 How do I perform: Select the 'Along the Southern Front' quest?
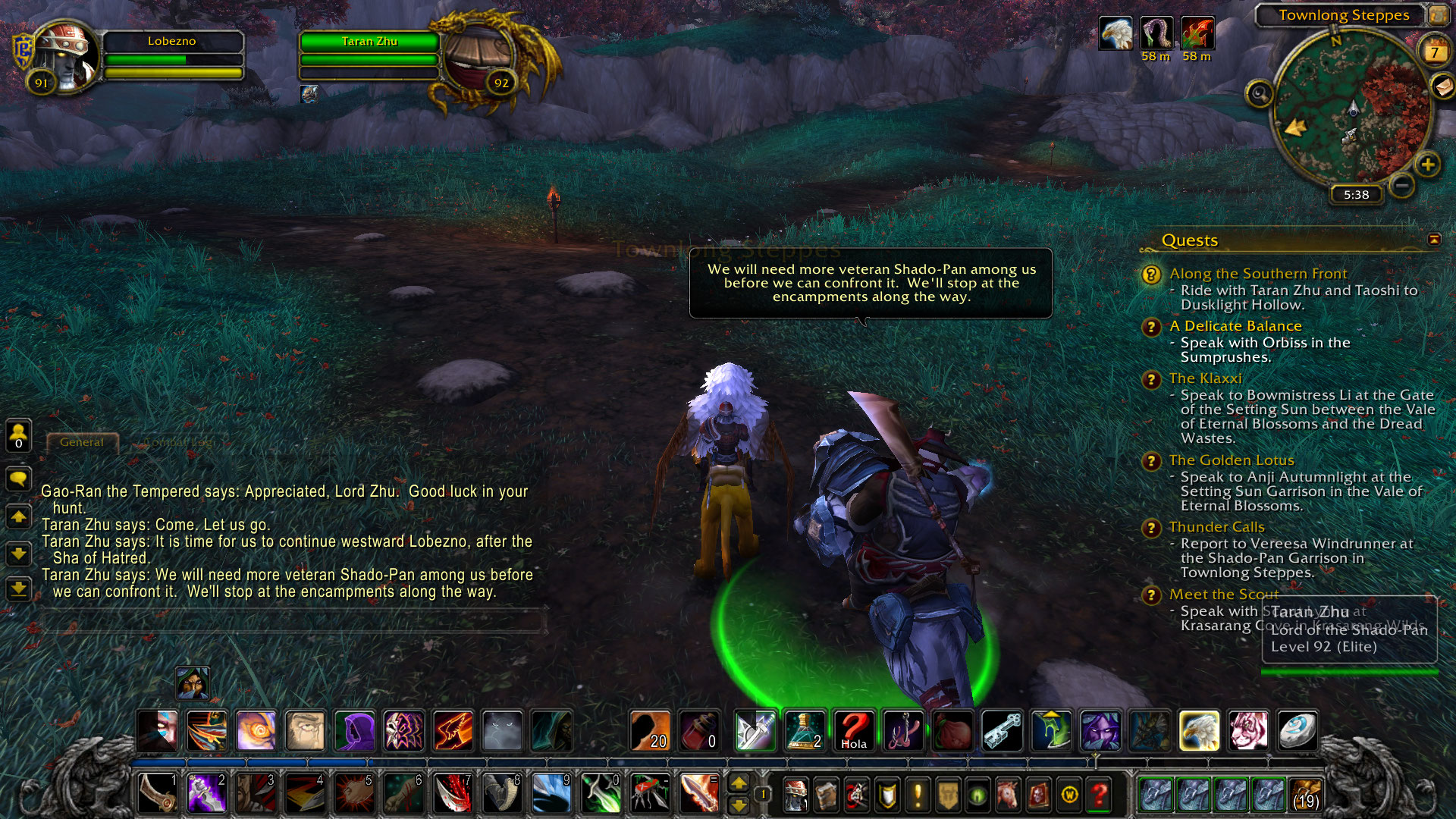point(1257,274)
